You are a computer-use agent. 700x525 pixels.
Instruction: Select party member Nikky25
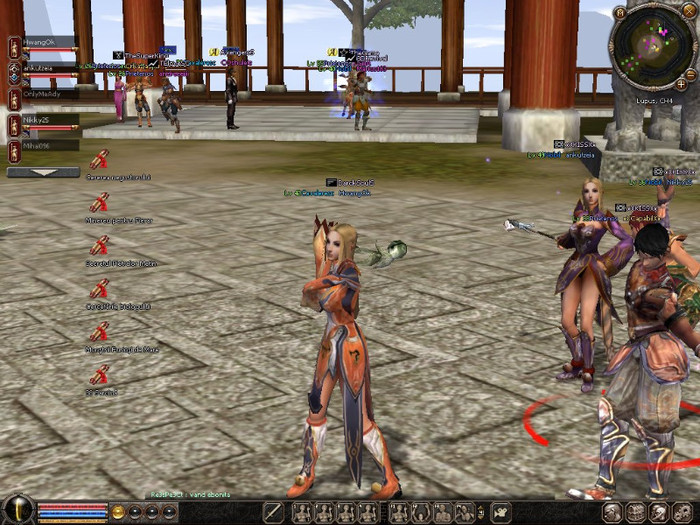(48, 120)
